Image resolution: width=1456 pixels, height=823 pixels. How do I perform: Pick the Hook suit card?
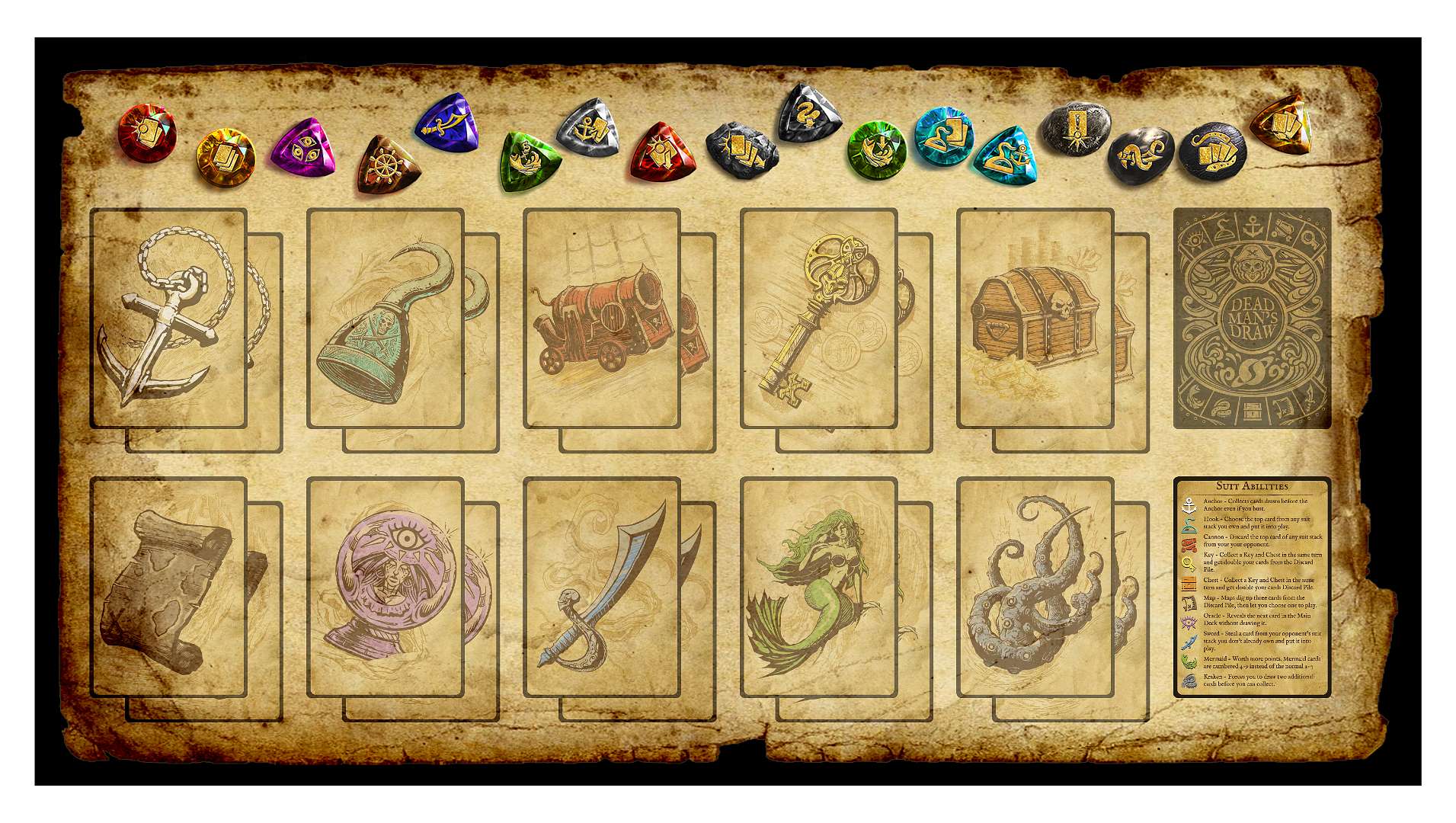click(x=385, y=318)
